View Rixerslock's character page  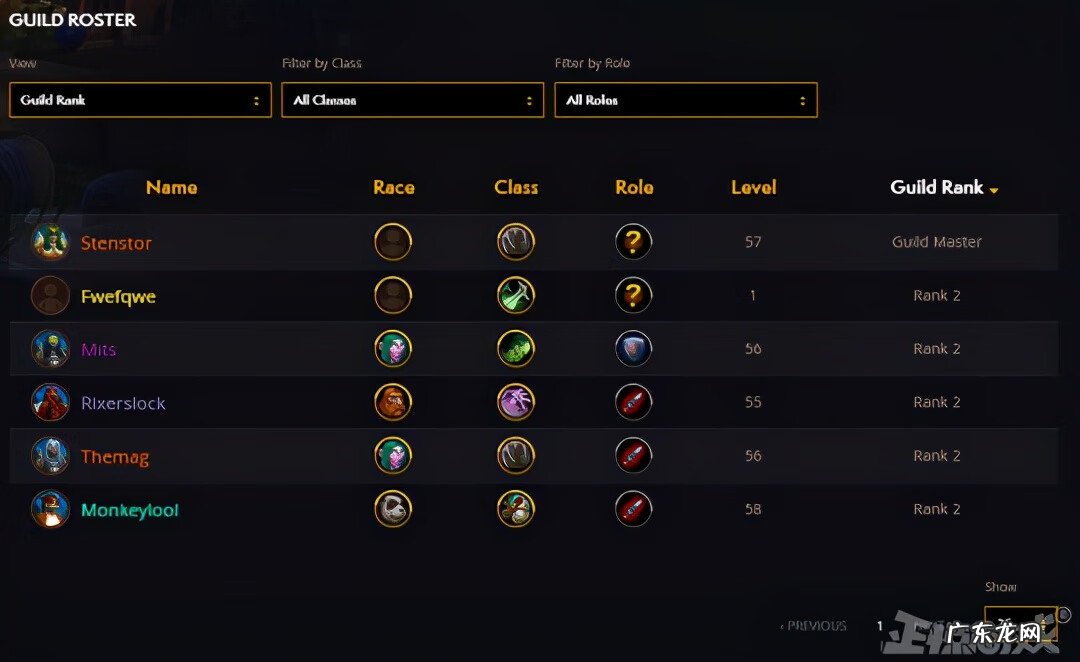(123, 404)
